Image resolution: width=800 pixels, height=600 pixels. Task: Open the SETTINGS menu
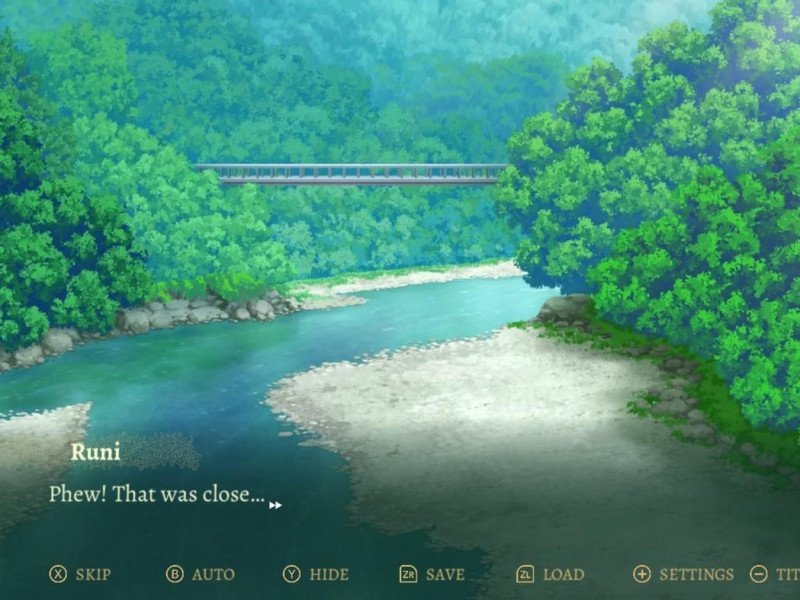tap(684, 574)
